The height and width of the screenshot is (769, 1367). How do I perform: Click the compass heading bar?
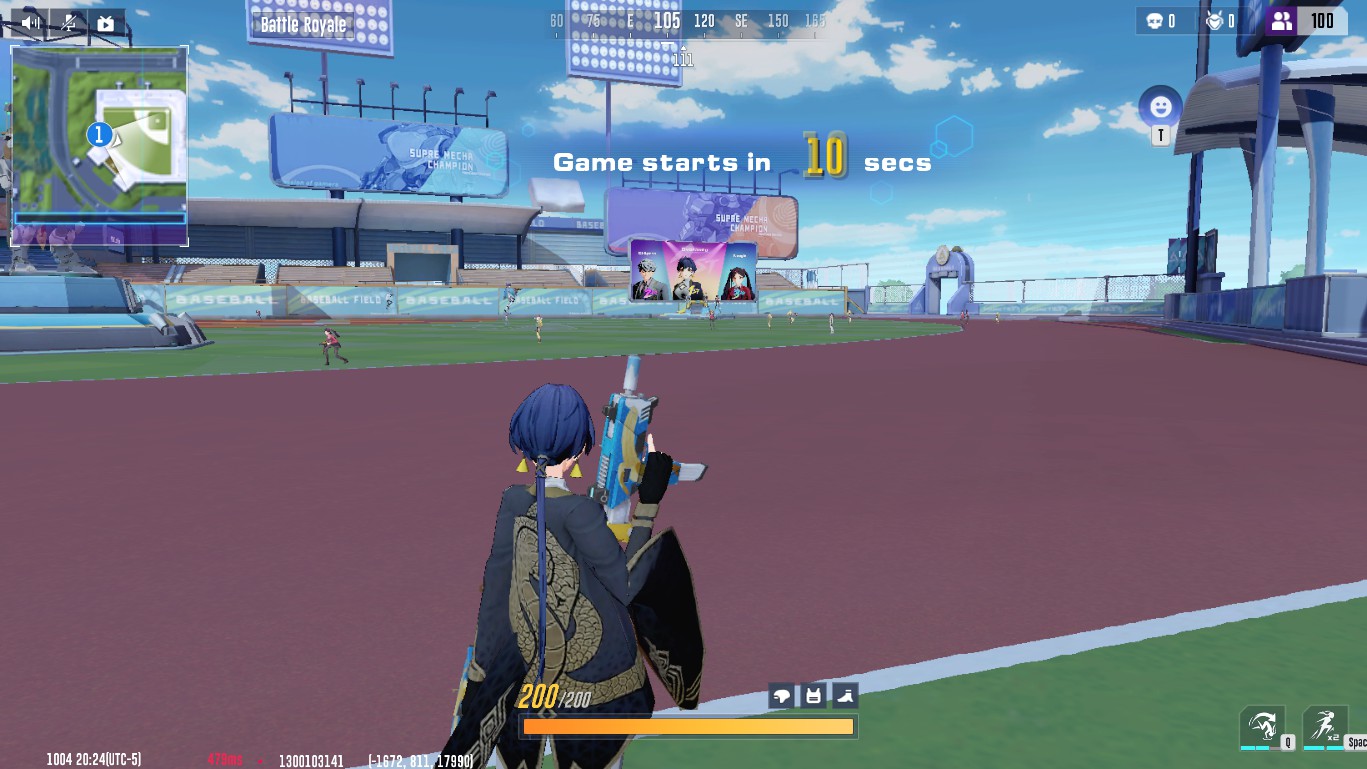point(684,21)
